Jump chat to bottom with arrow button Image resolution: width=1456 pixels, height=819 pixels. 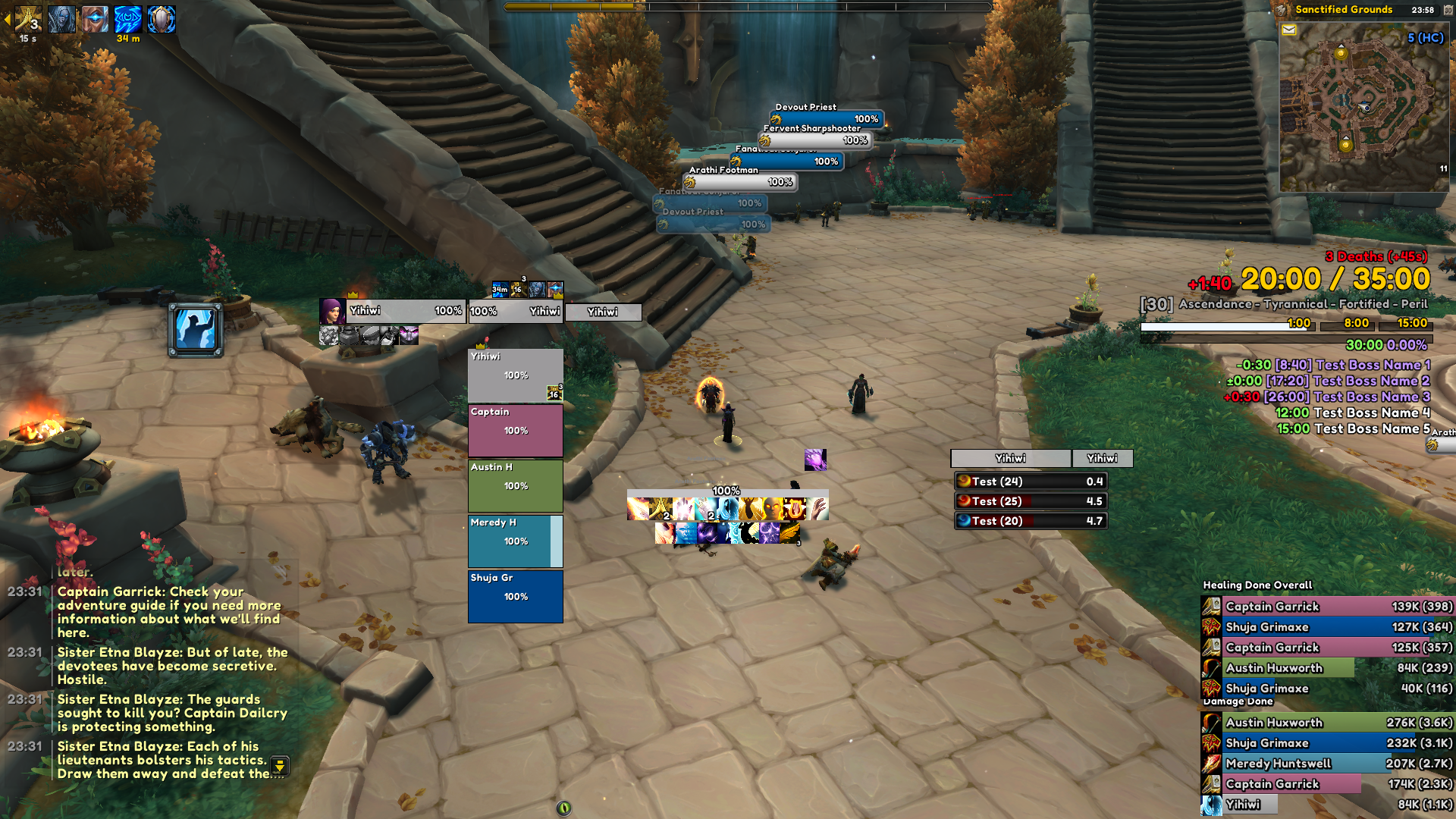point(280,766)
